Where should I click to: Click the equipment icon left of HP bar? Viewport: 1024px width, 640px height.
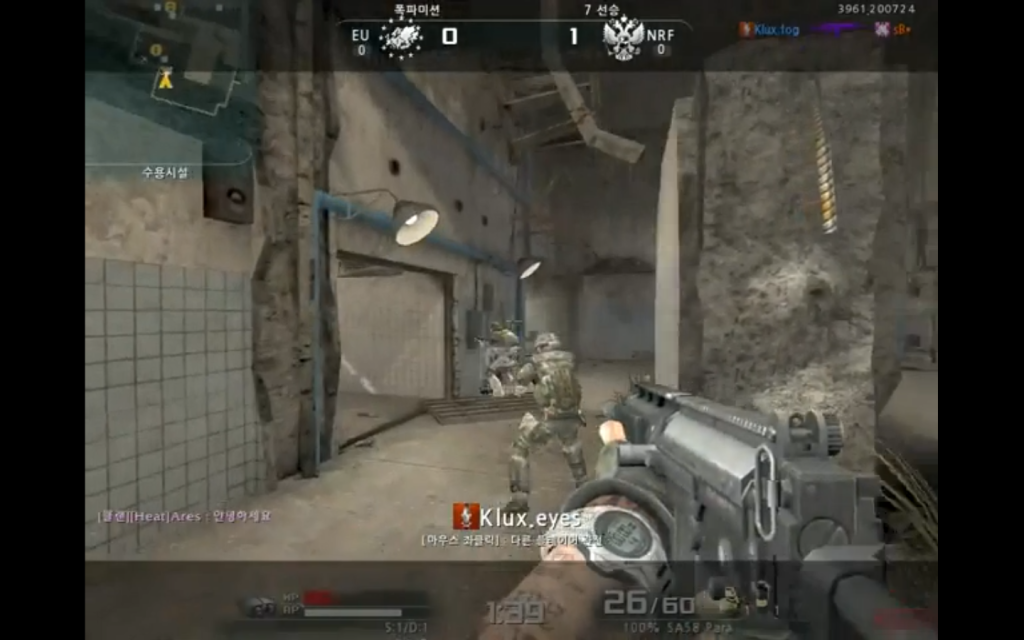pyautogui.click(x=262, y=605)
